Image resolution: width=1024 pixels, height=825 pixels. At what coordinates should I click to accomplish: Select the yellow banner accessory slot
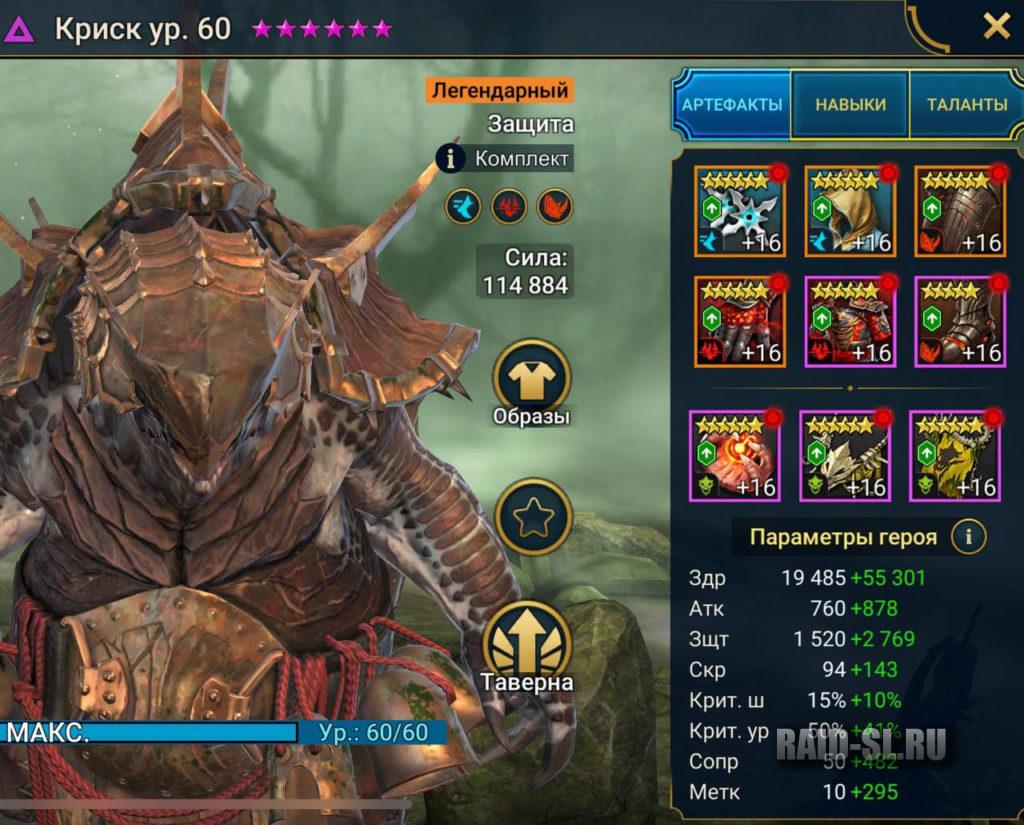(x=955, y=455)
